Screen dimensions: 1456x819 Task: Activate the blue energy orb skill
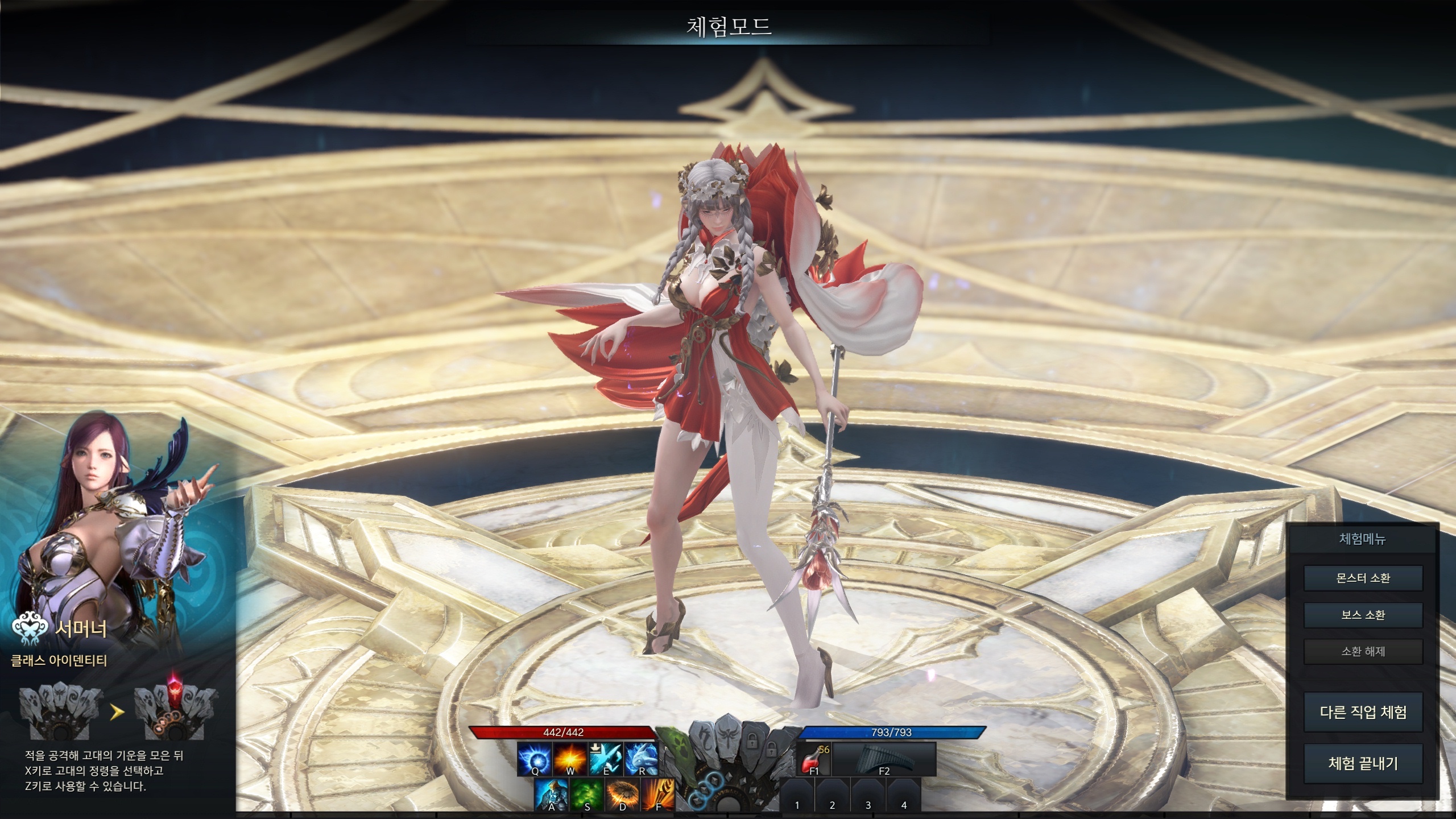(534, 759)
